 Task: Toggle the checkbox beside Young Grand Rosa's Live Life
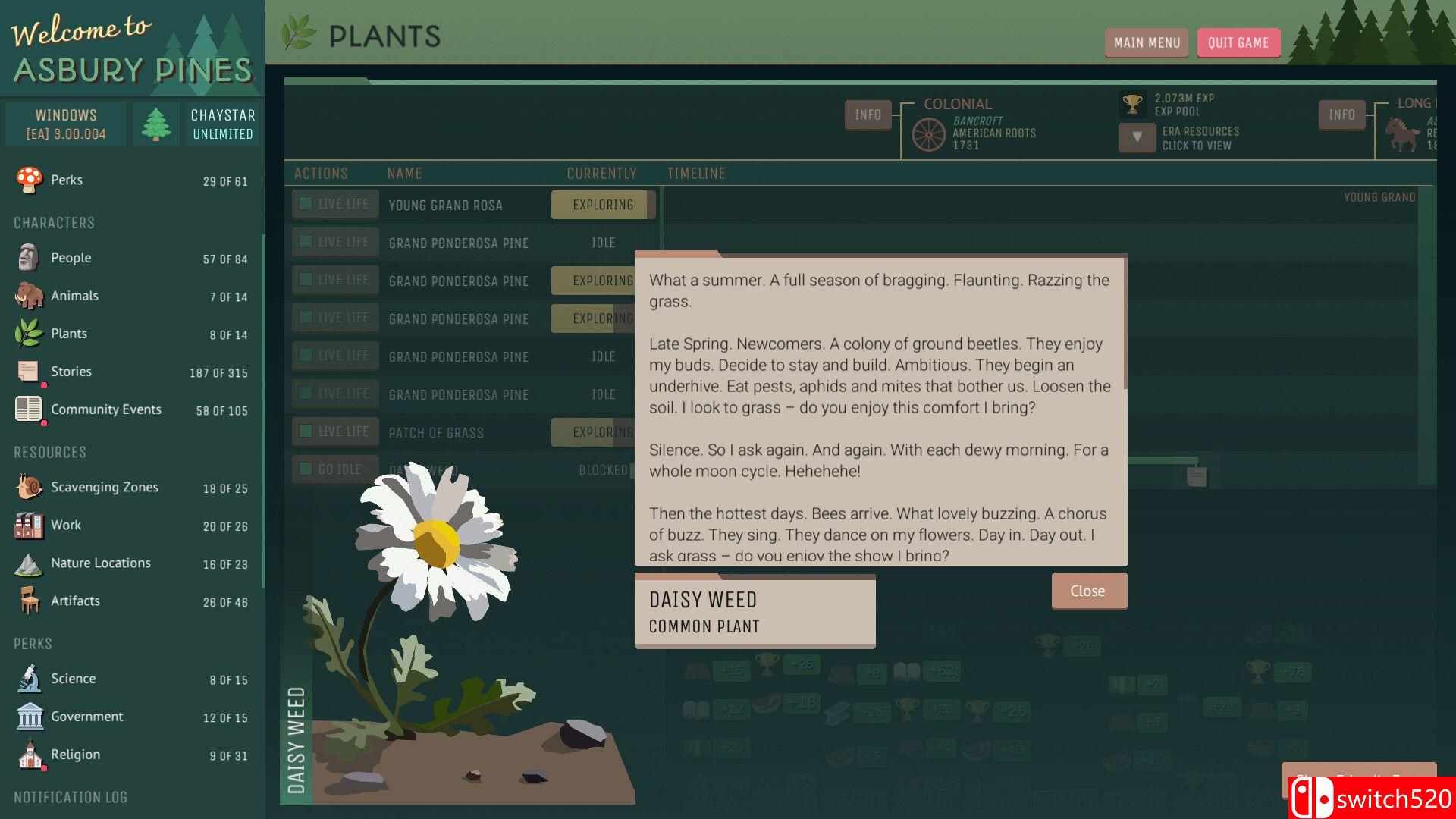coord(305,203)
